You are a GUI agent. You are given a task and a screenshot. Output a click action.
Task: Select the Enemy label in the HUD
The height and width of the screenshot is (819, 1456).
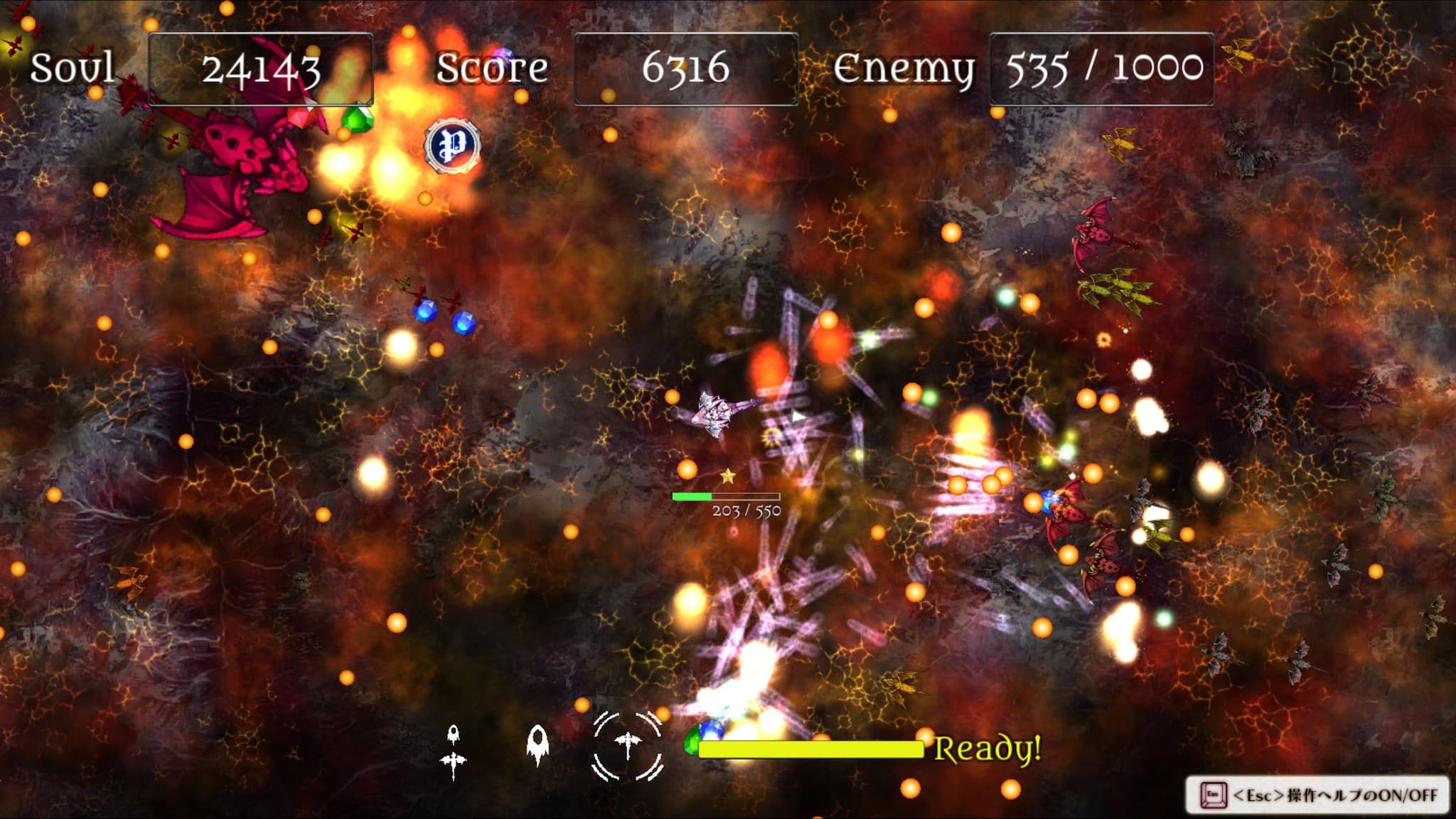coord(904,68)
